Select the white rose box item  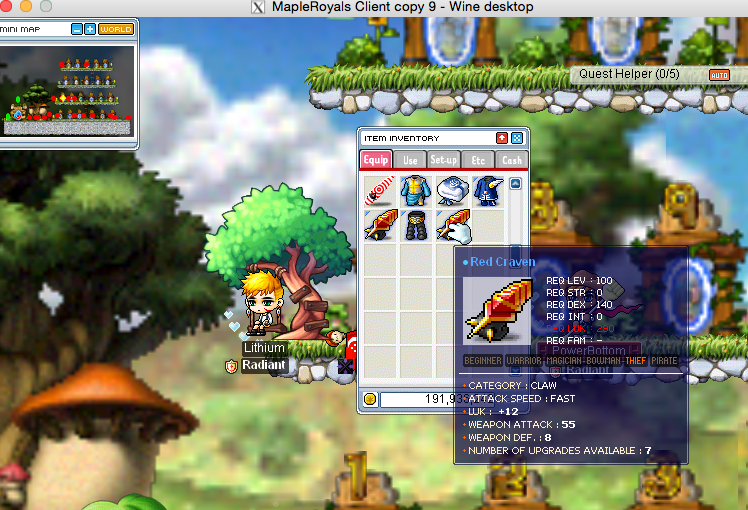click(x=452, y=190)
